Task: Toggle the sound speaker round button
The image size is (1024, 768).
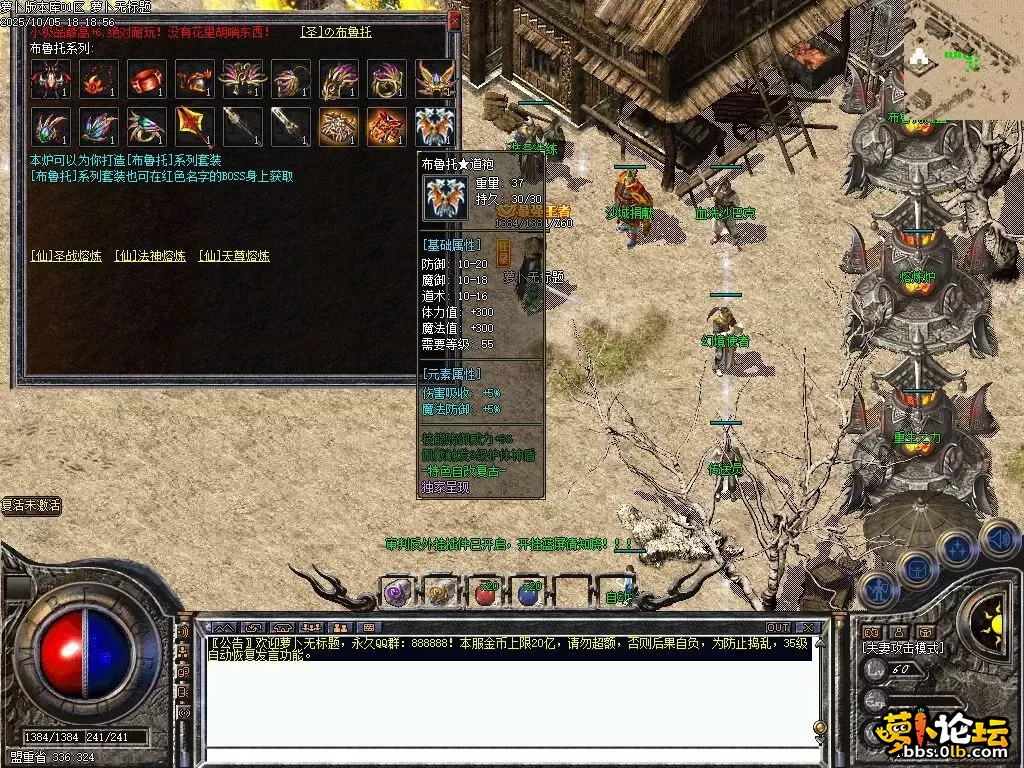Action: pos(999,538)
